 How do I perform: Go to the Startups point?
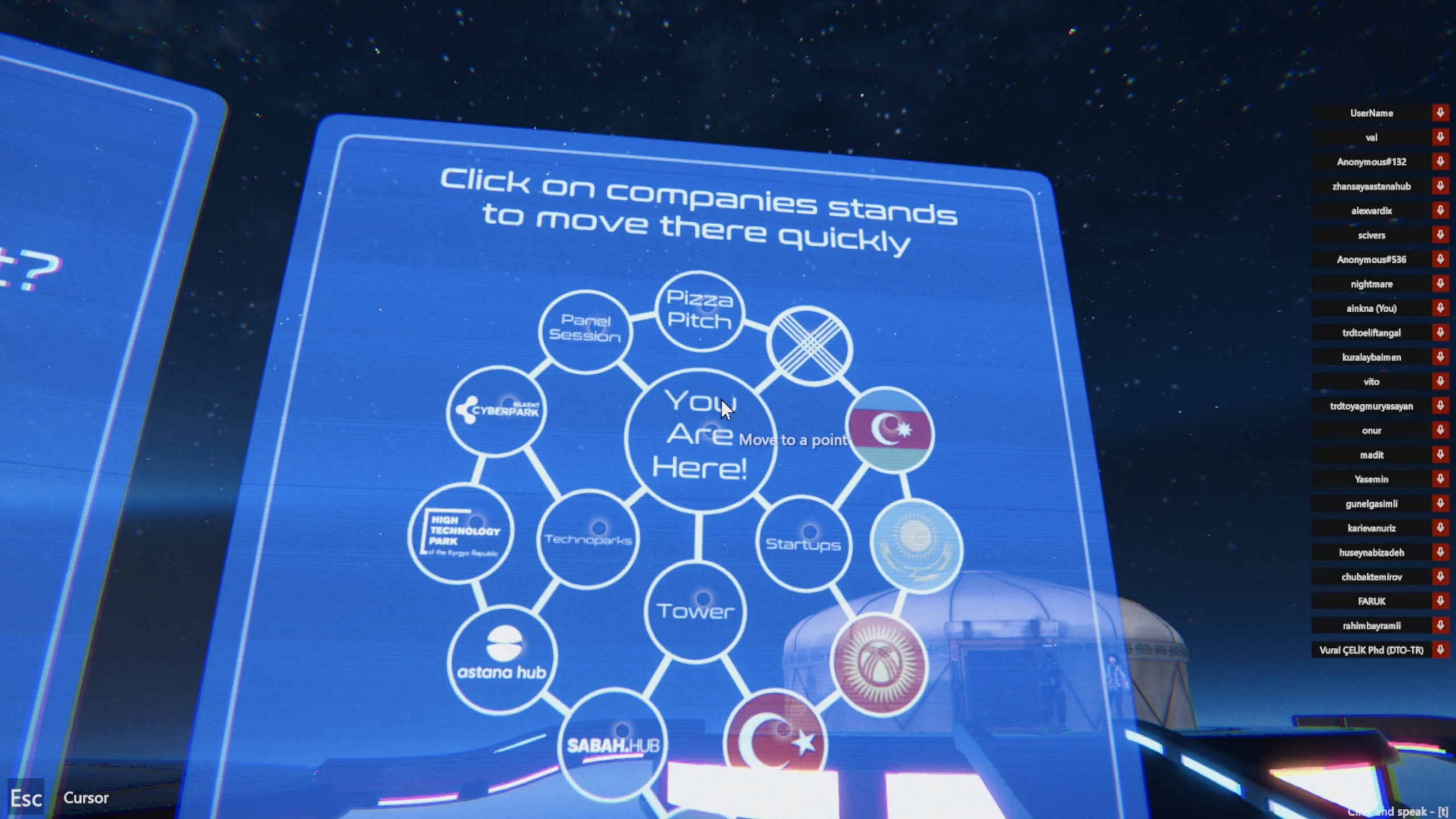tap(803, 544)
